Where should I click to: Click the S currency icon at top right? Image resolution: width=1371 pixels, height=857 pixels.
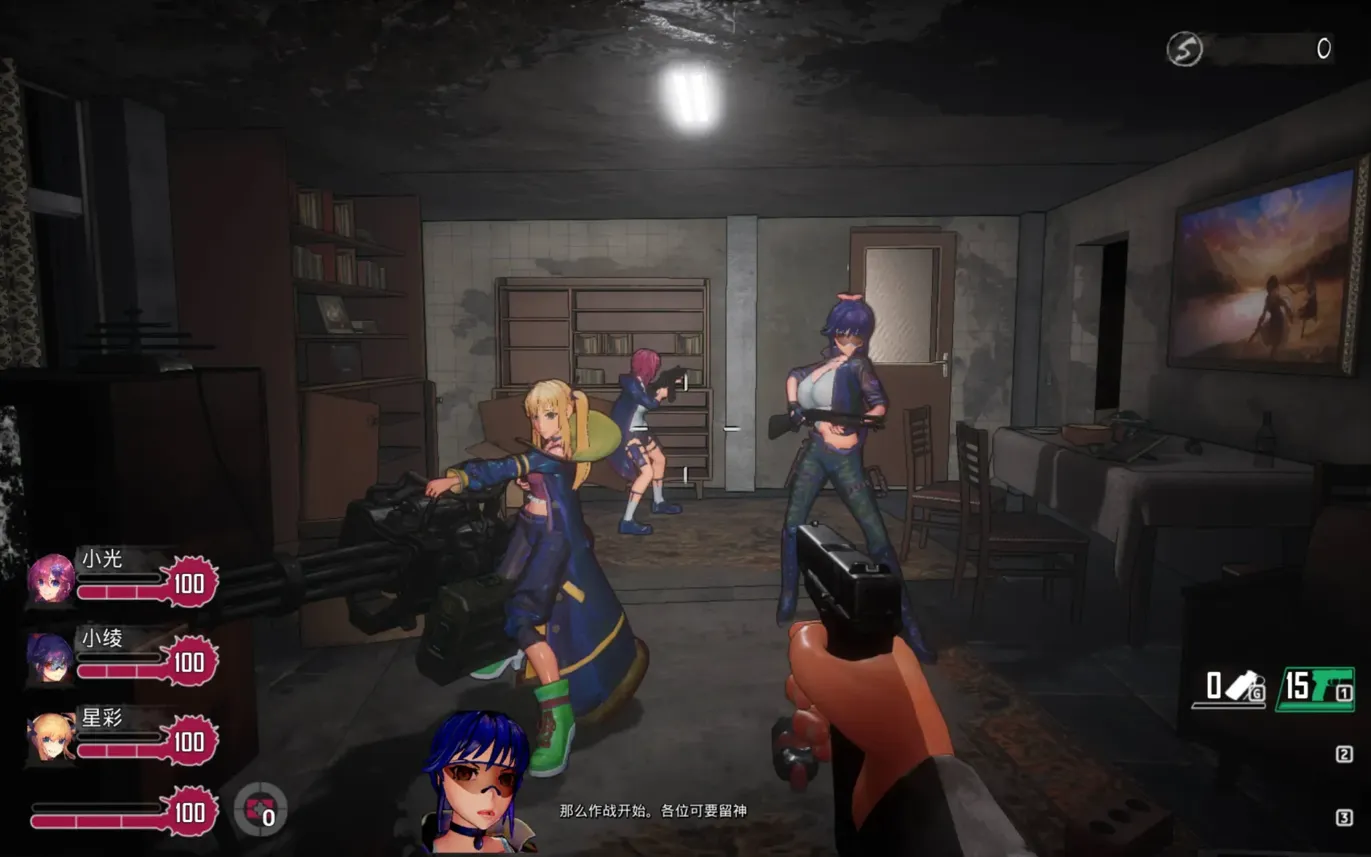[x=1185, y=48]
